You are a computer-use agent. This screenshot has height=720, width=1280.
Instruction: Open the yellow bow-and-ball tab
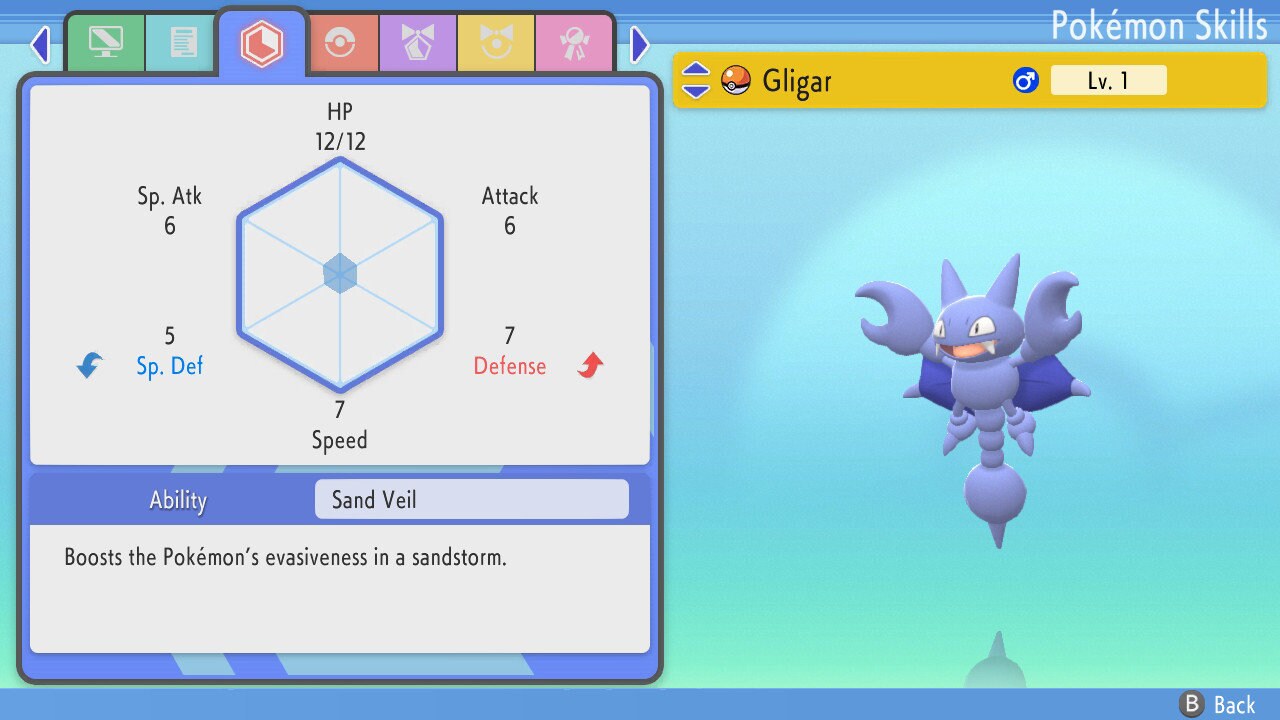[496, 43]
